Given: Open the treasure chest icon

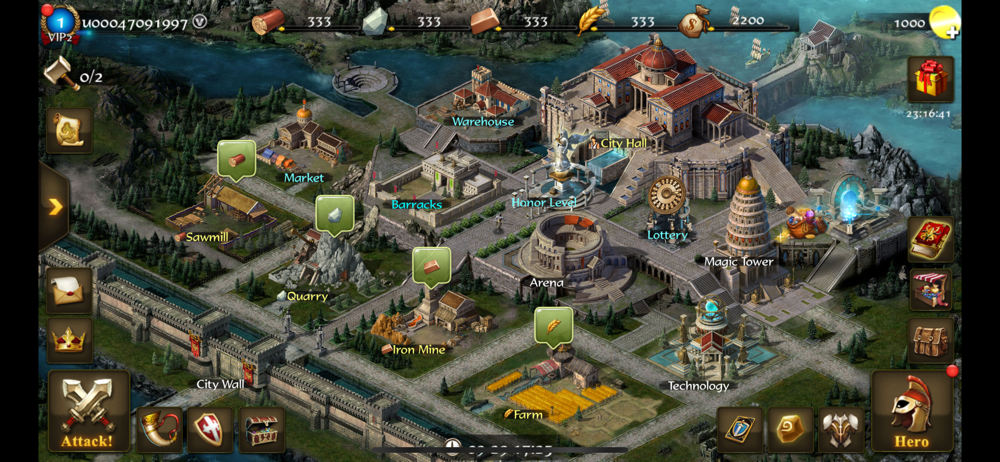Looking at the screenshot, I should (x=261, y=429).
